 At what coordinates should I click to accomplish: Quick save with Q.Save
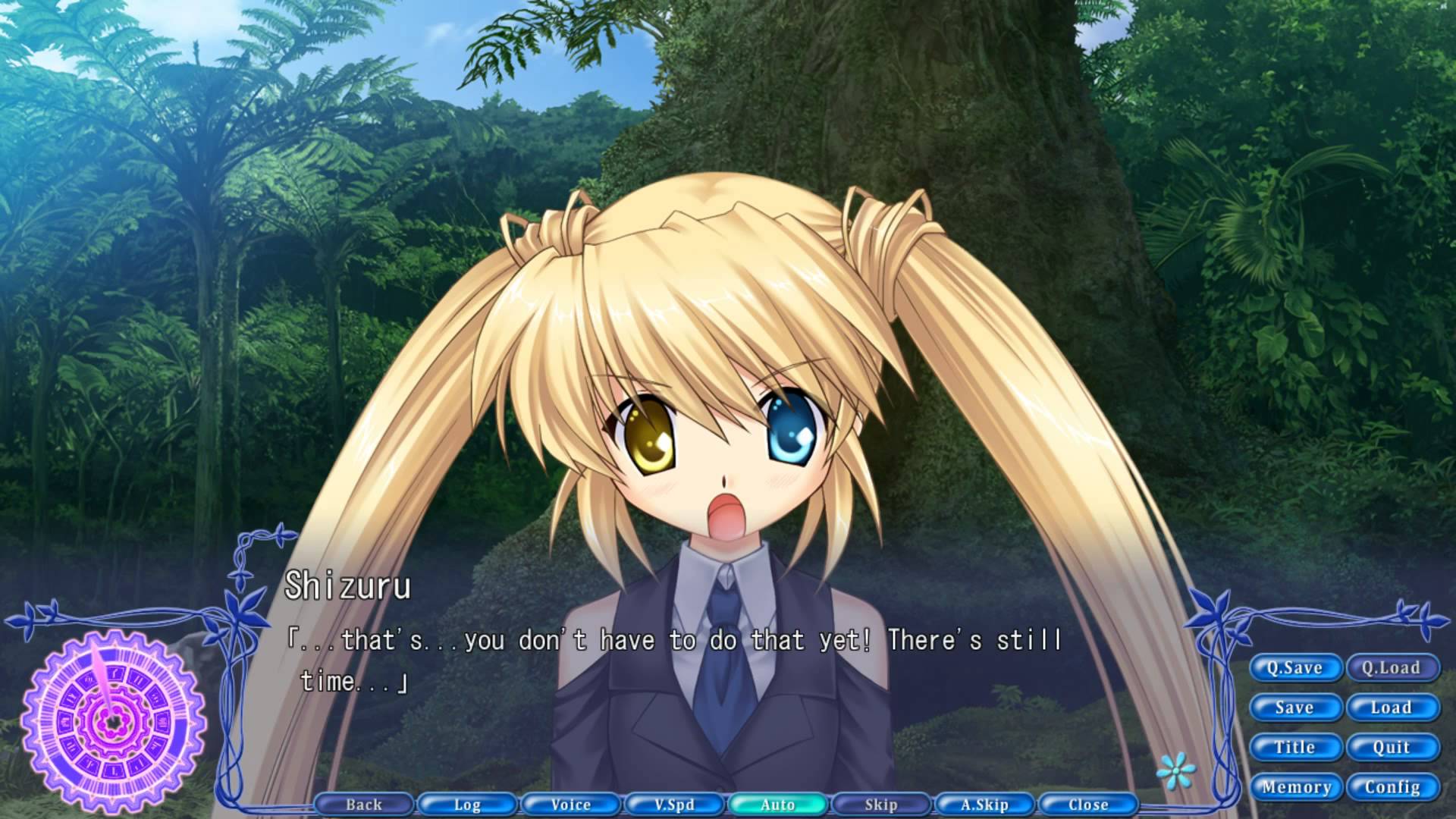click(x=1294, y=668)
